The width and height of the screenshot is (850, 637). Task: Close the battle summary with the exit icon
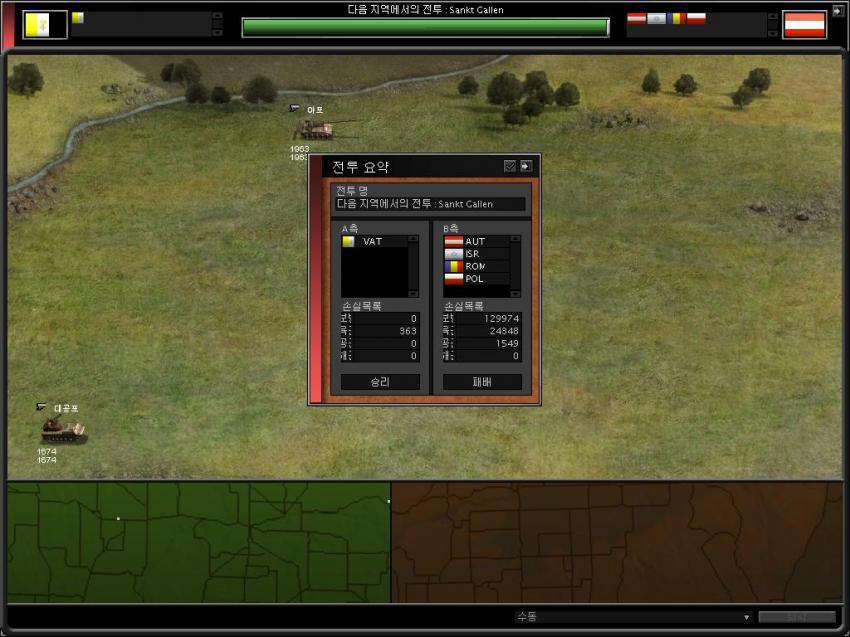click(x=526, y=167)
